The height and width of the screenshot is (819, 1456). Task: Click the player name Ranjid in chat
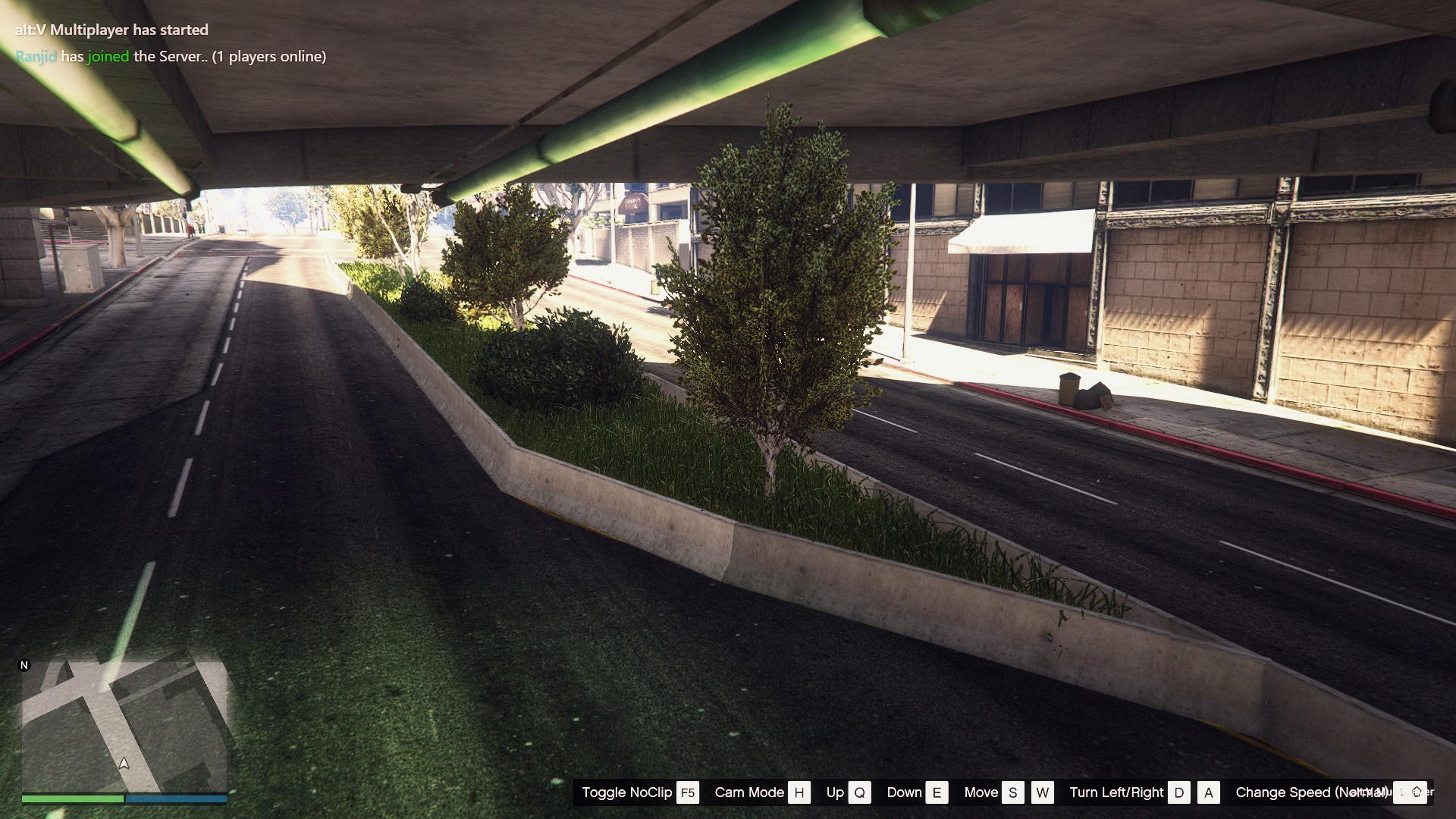(36, 56)
